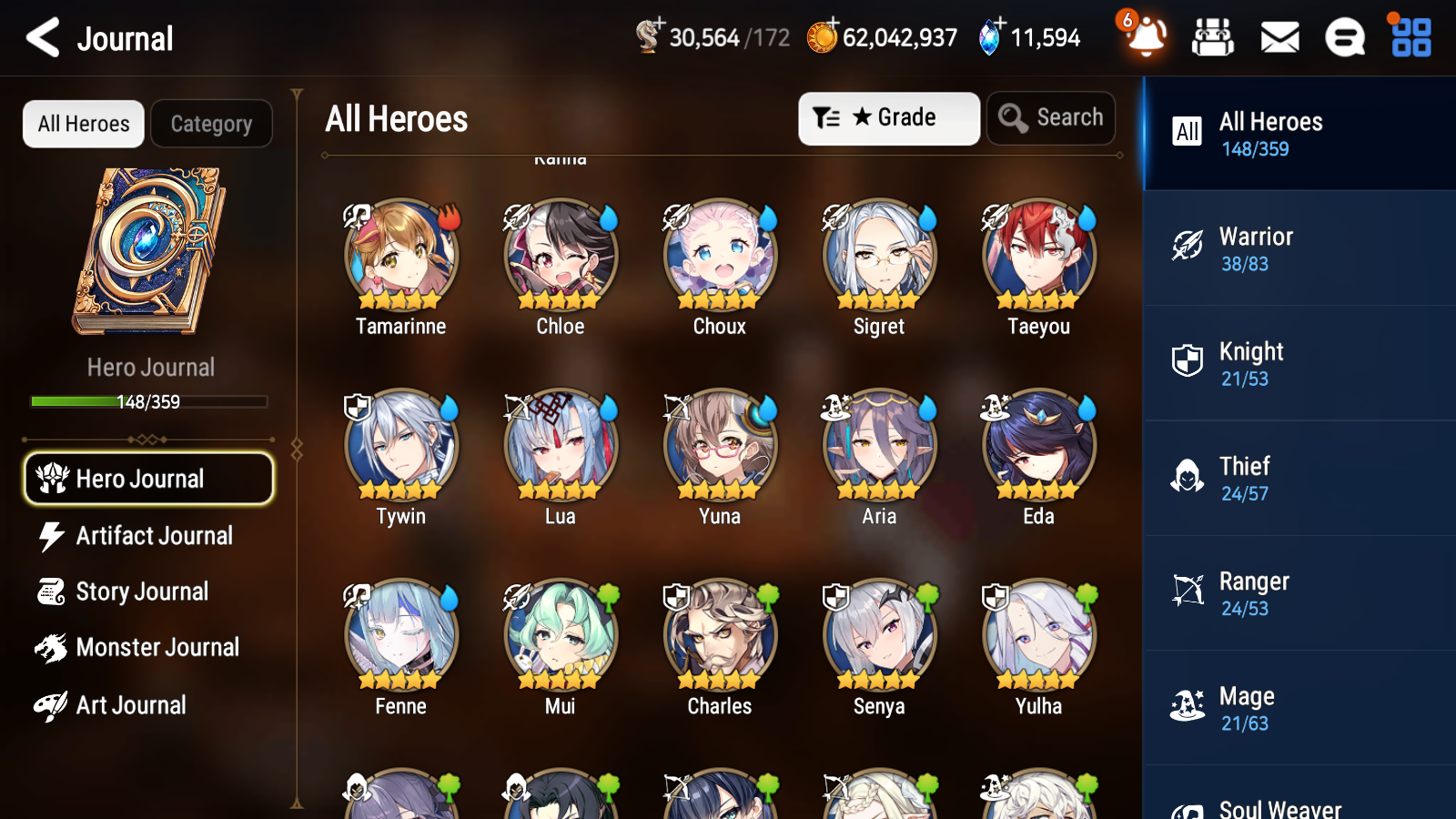The height and width of the screenshot is (819, 1456).
Task: Open the hero Search
Action: (1050, 117)
